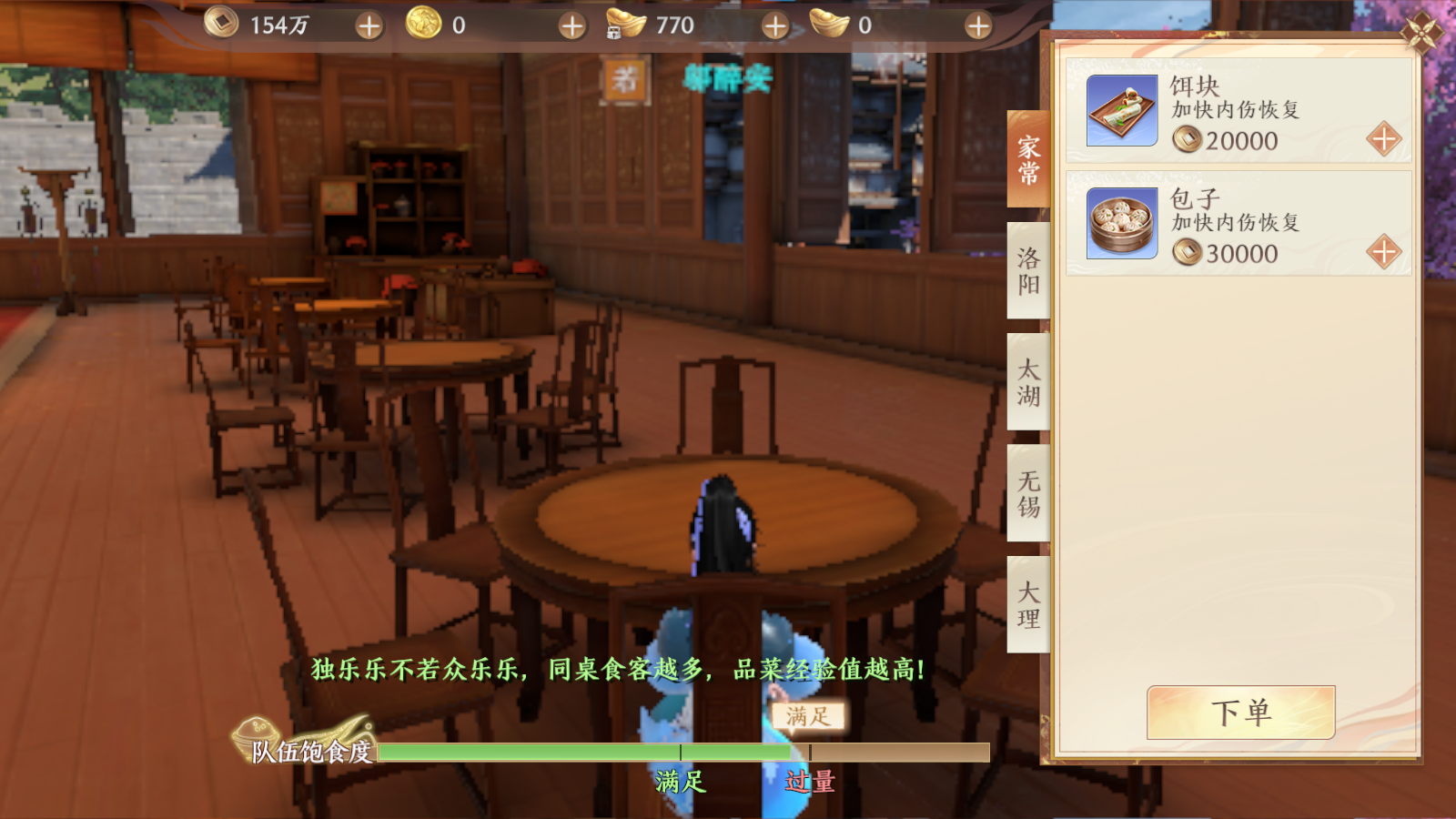Screen dimensions: 1456x819
Task: Close the food ordering panel
Action: (x=1421, y=33)
